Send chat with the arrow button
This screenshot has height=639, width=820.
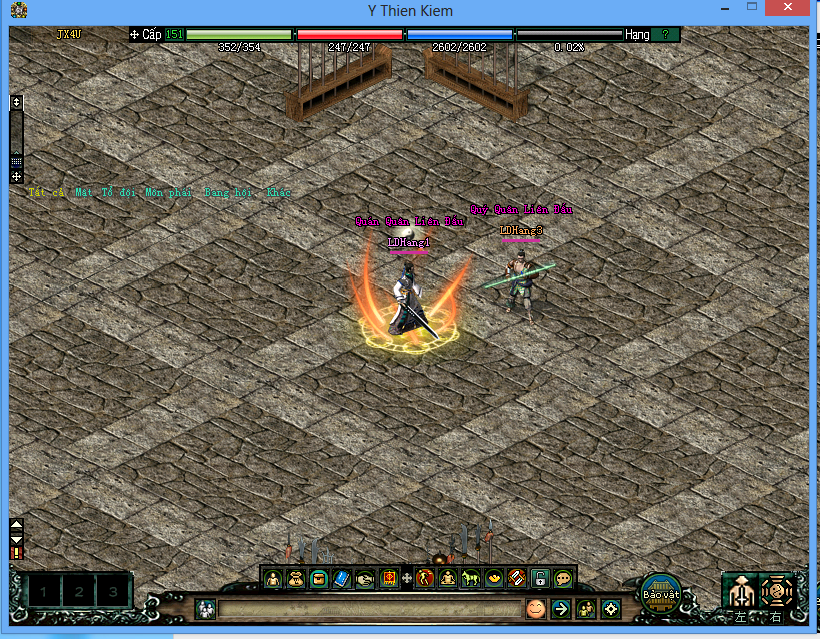[x=562, y=608]
